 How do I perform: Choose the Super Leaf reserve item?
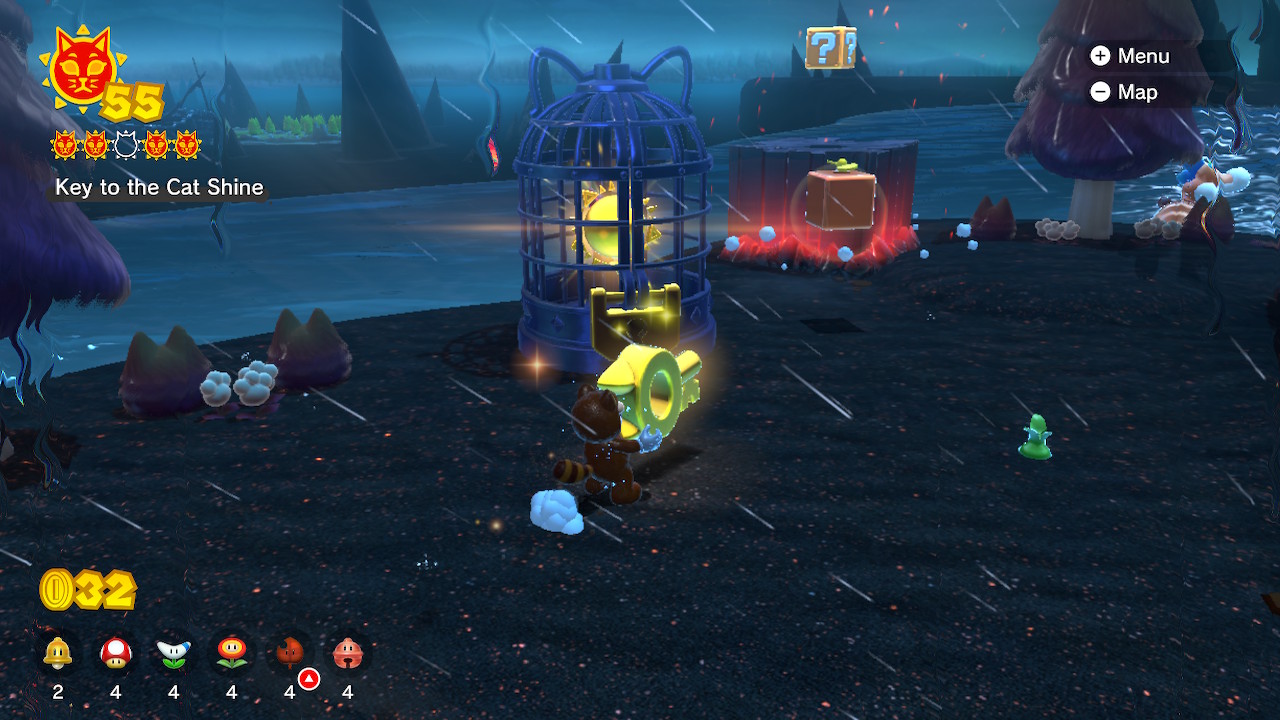pos(290,655)
